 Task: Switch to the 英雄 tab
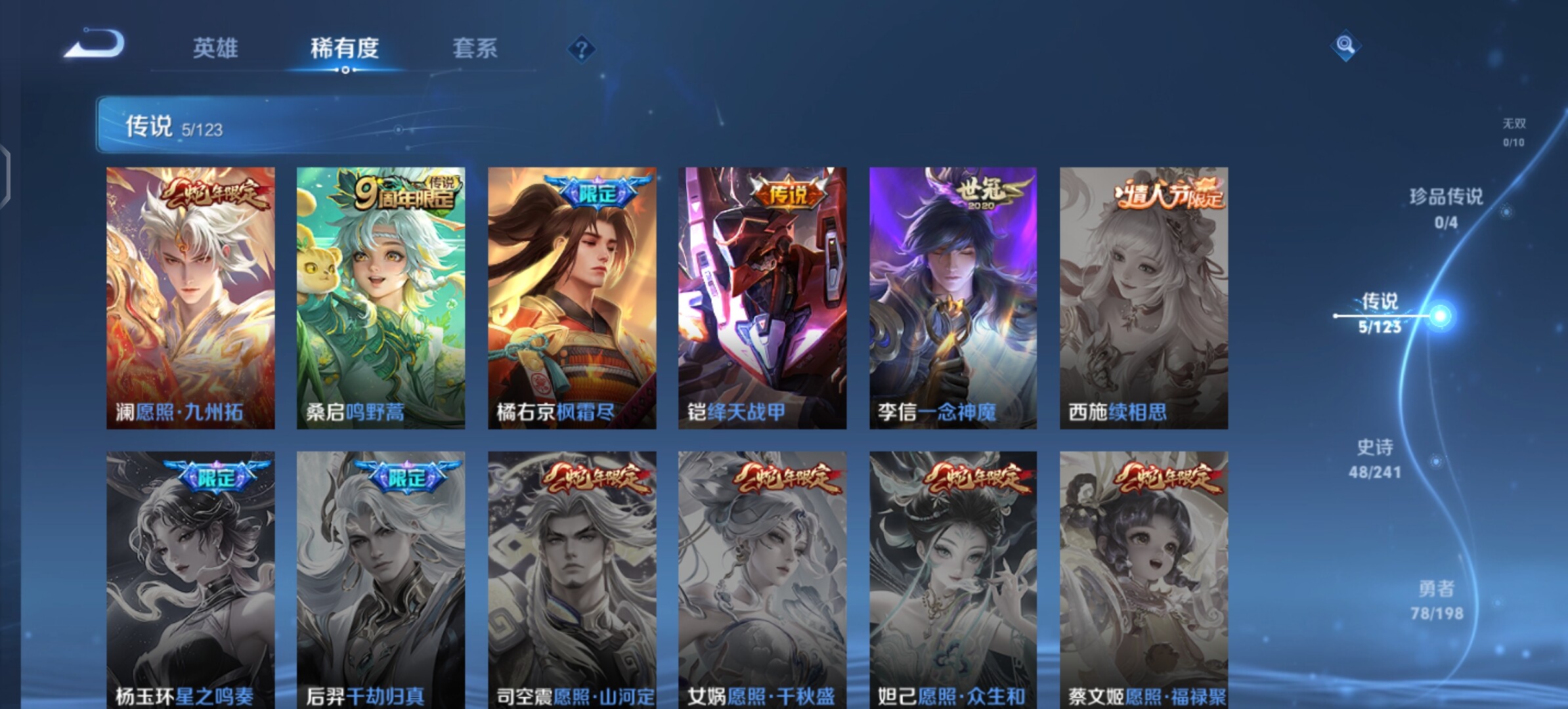tap(215, 48)
